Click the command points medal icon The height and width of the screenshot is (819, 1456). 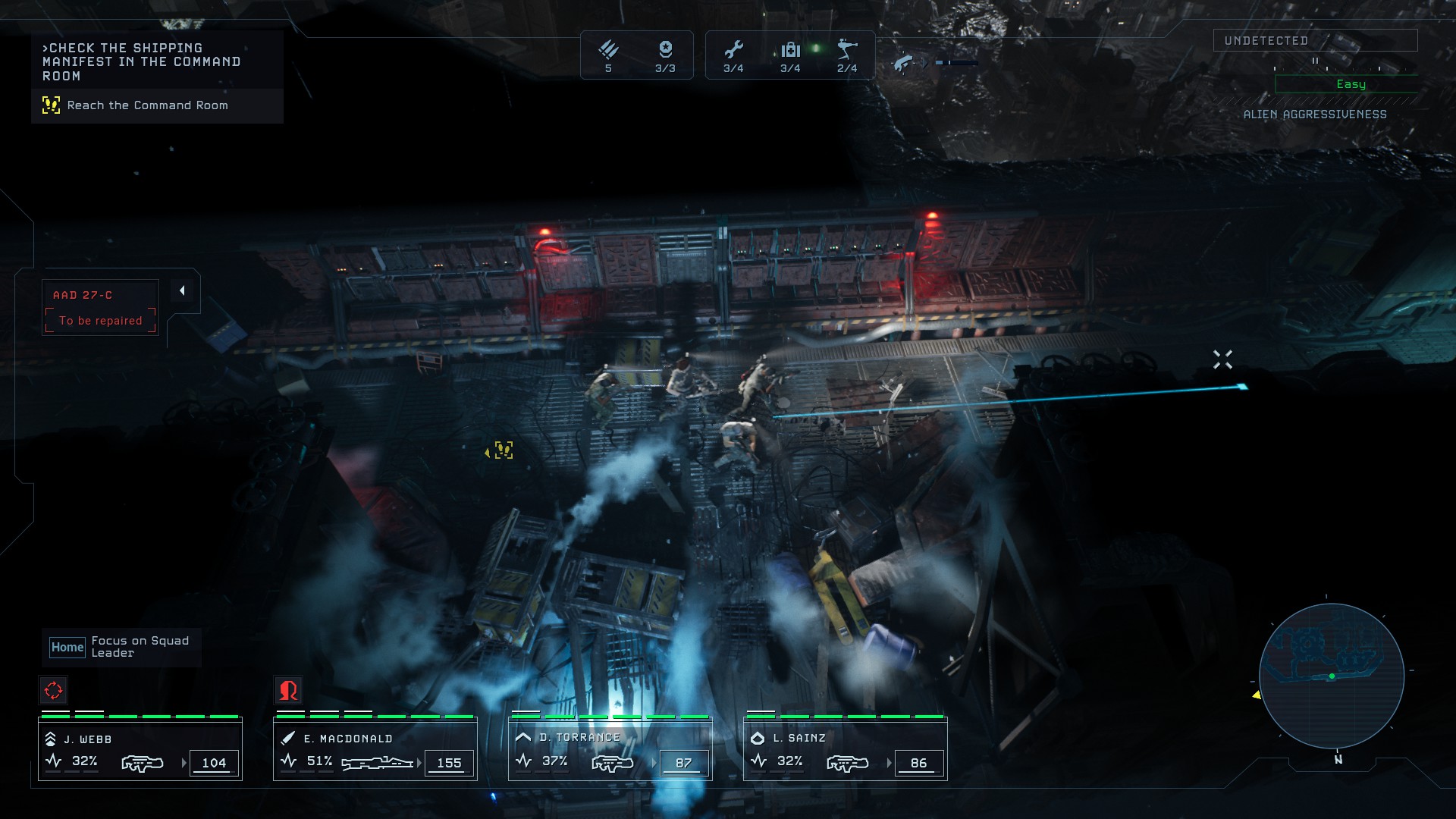click(665, 50)
